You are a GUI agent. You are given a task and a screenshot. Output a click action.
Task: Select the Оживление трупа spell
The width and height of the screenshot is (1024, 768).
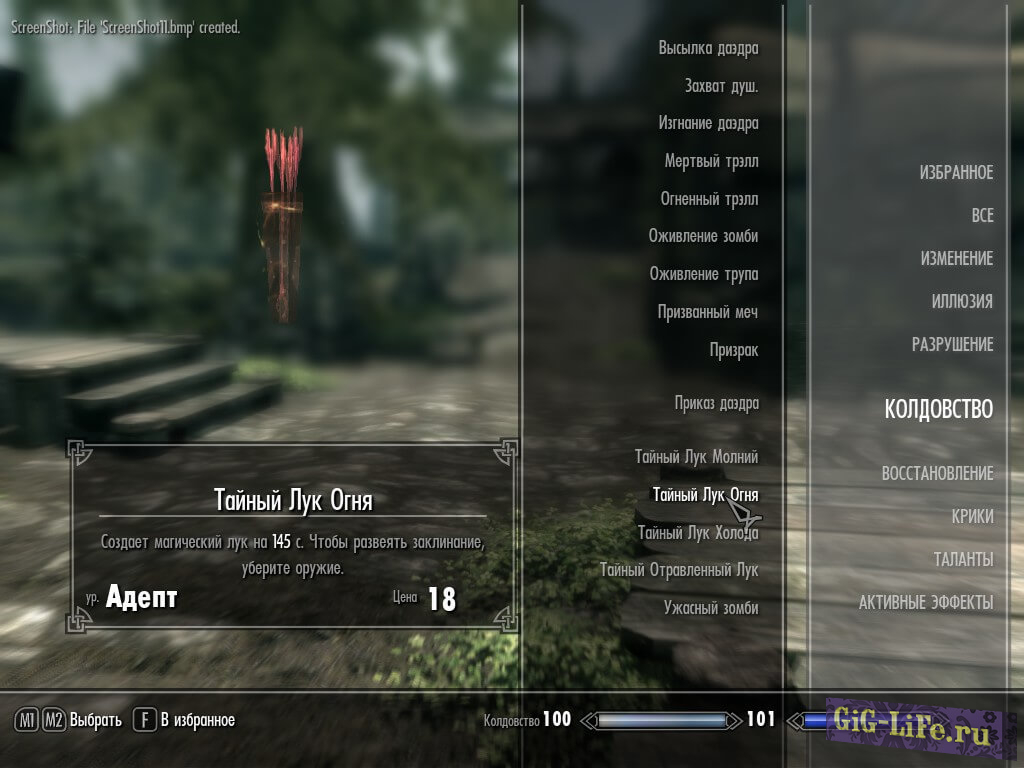(x=703, y=274)
